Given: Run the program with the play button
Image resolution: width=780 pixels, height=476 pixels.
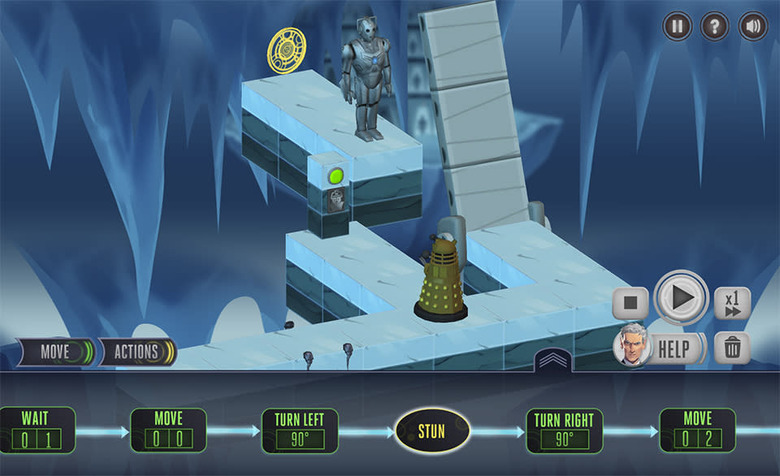Looking at the screenshot, I should (x=682, y=298).
